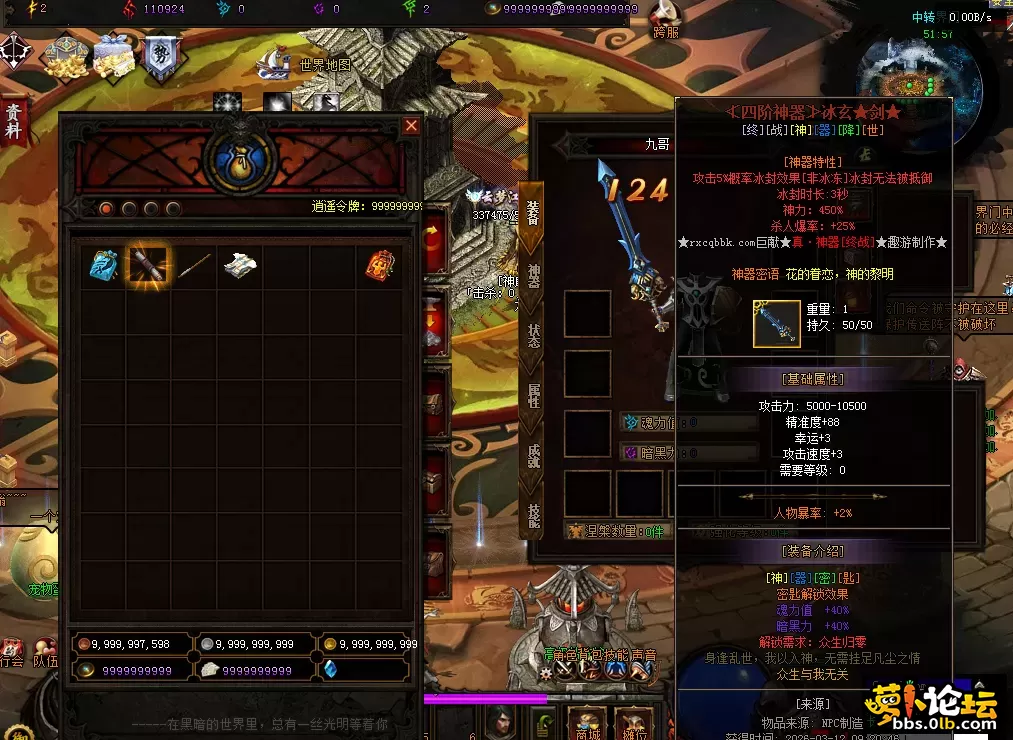Show the 成就 achievements tab
The image size is (1013, 740).
[533, 455]
